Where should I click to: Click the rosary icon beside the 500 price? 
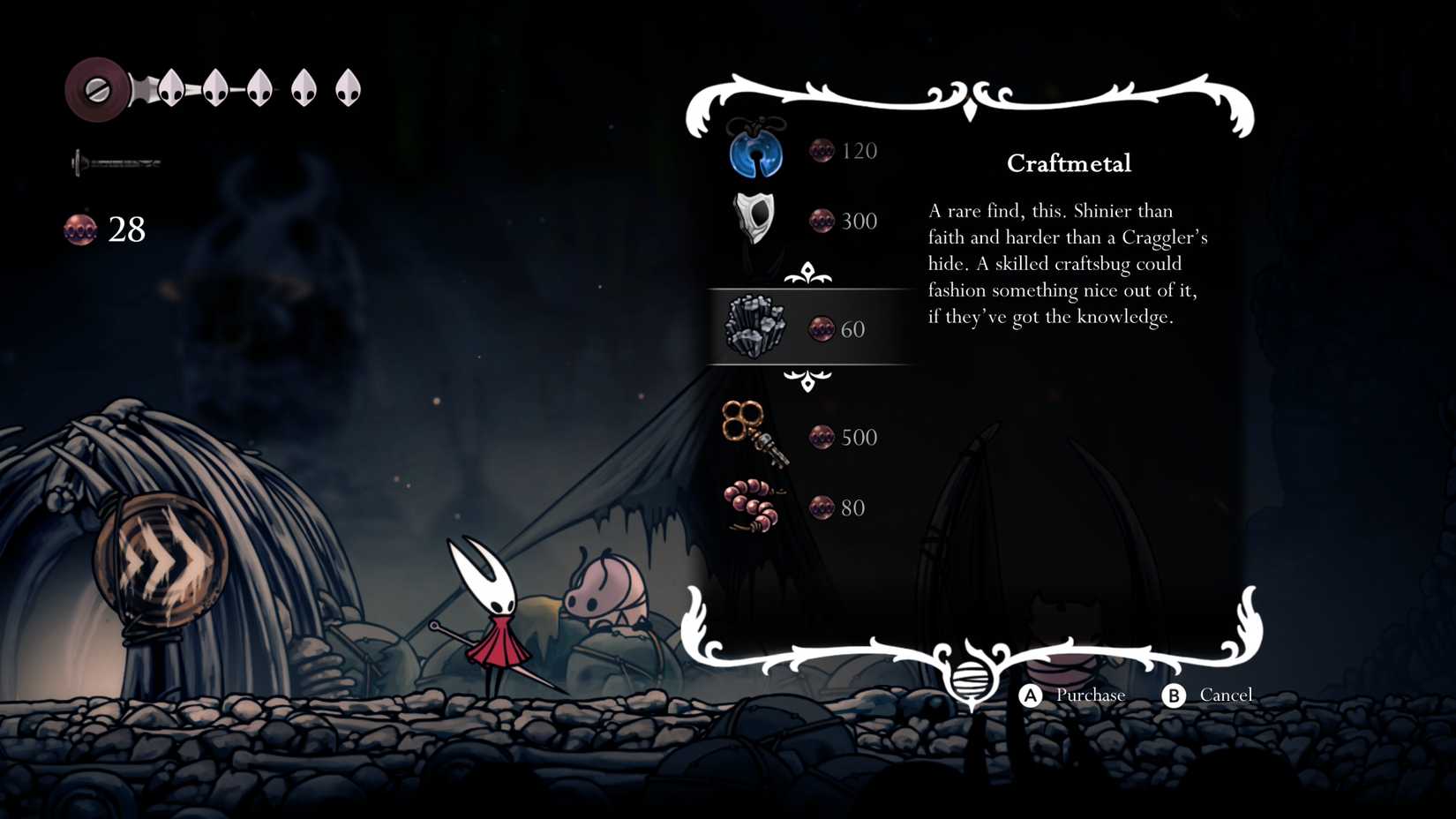point(822,436)
